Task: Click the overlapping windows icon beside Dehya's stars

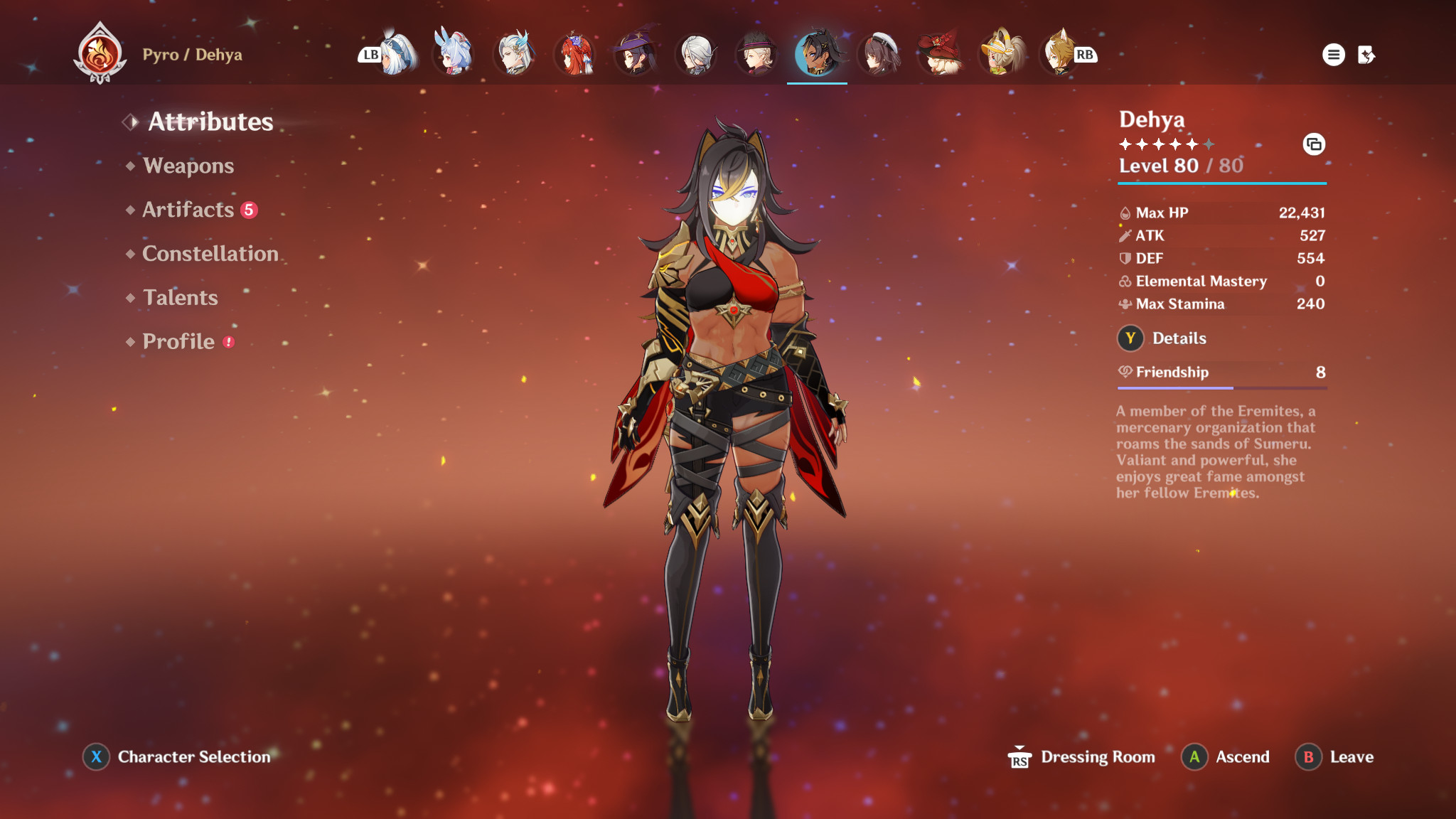Action: click(1313, 144)
